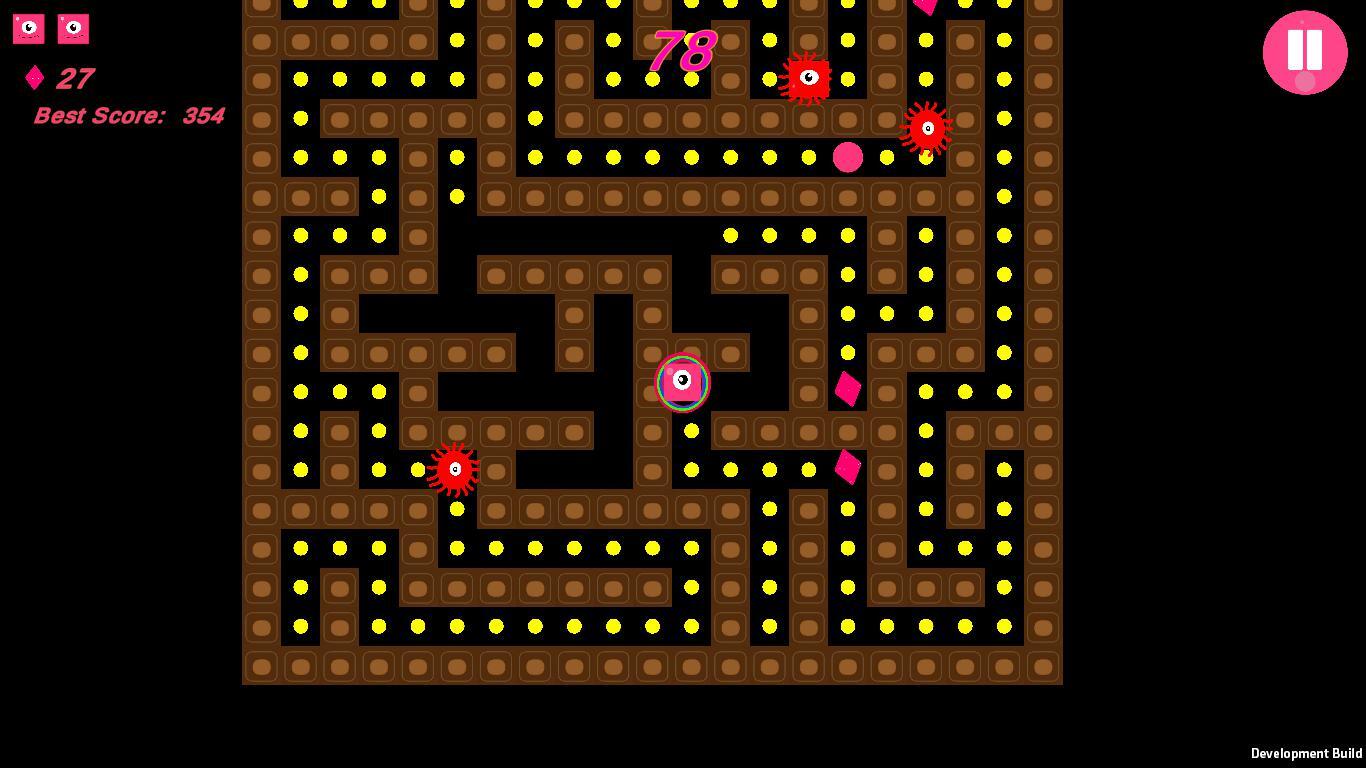Click the large pink power pellet
The width and height of the screenshot is (1366, 768).
pyautogui.click(x=849, y=157)
